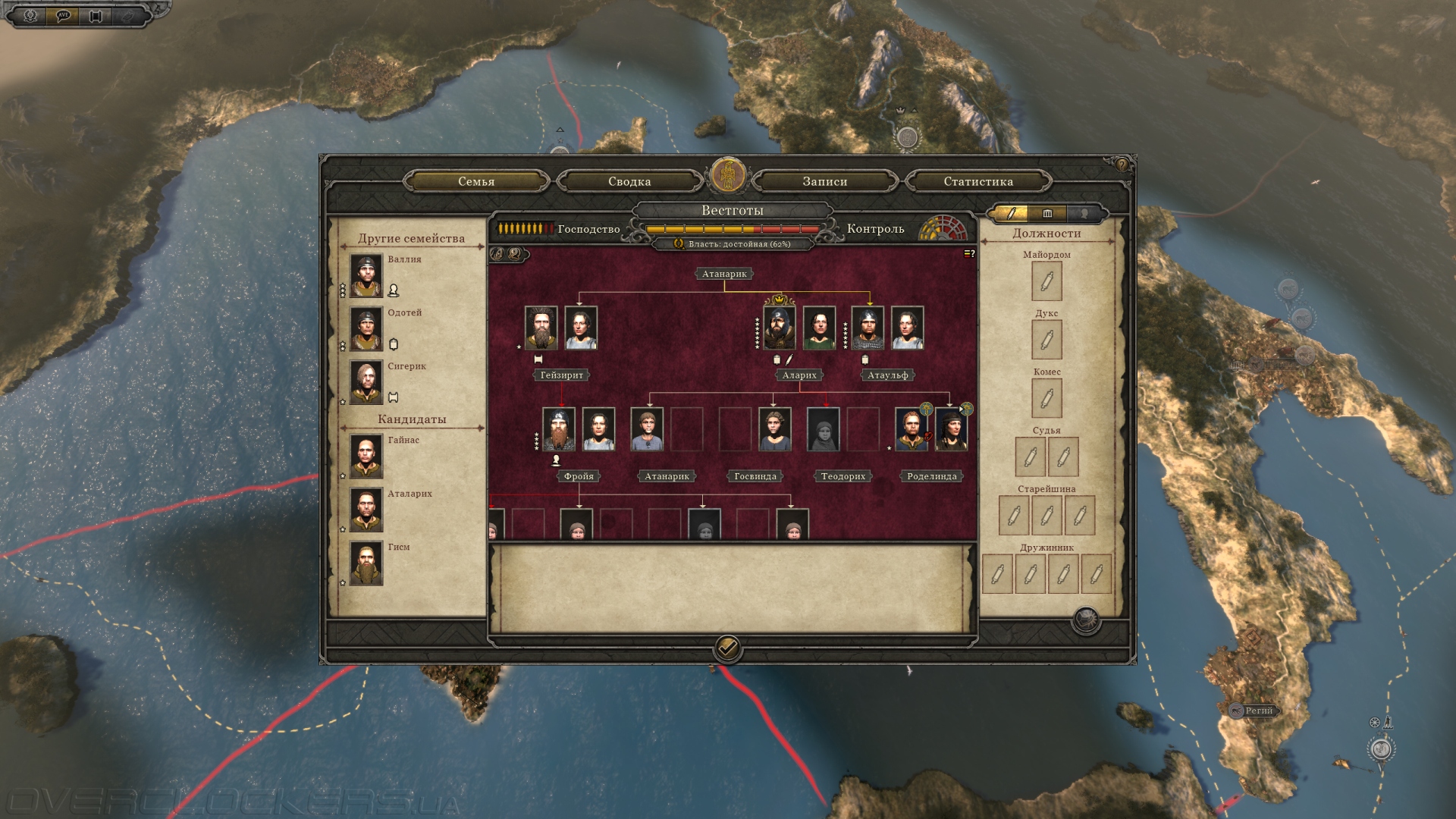Click the Фройя character portrait
The image size is (1456, 819).
[559, 429]
